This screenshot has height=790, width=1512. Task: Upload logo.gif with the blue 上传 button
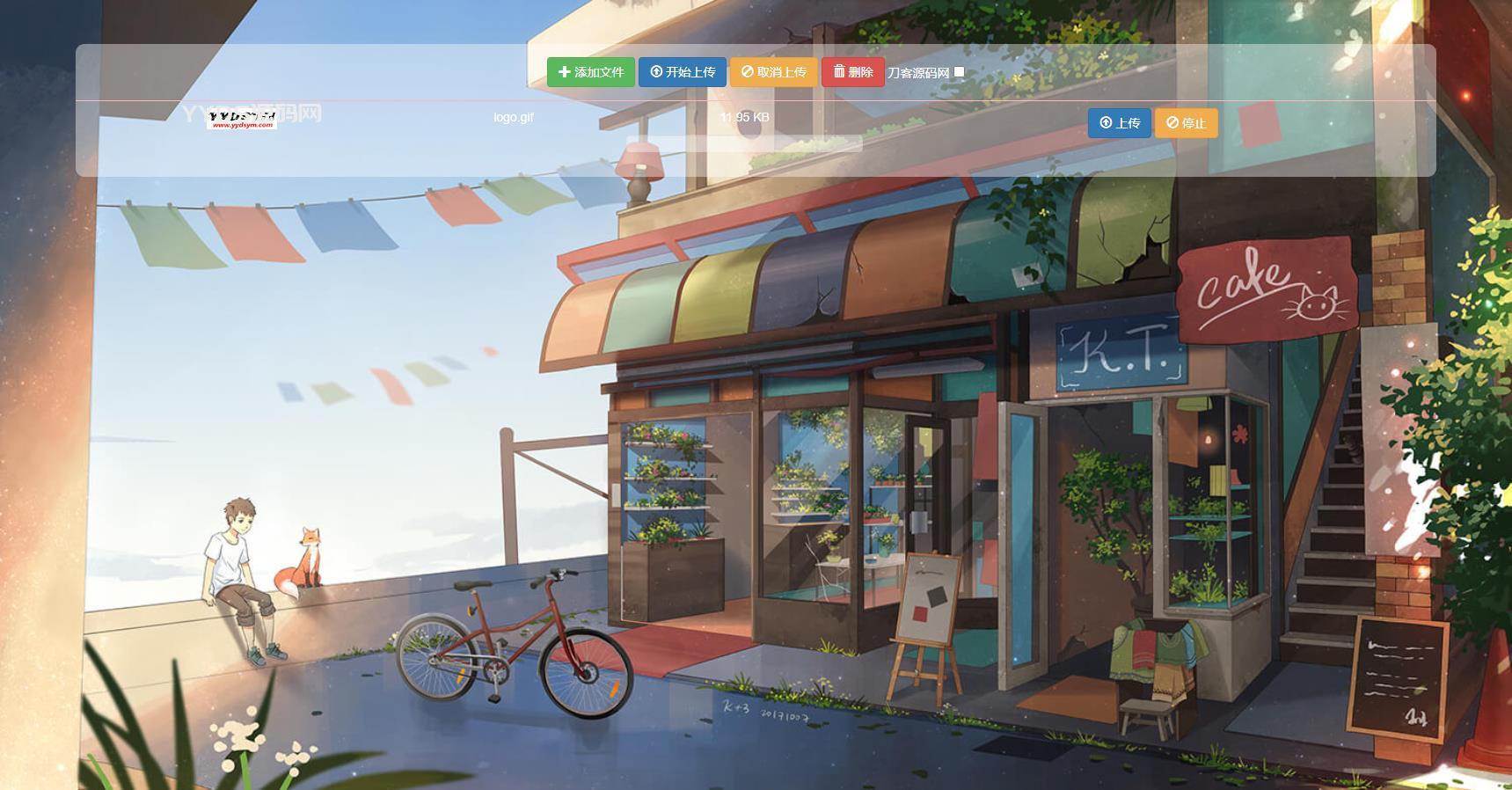point(1119,123)
